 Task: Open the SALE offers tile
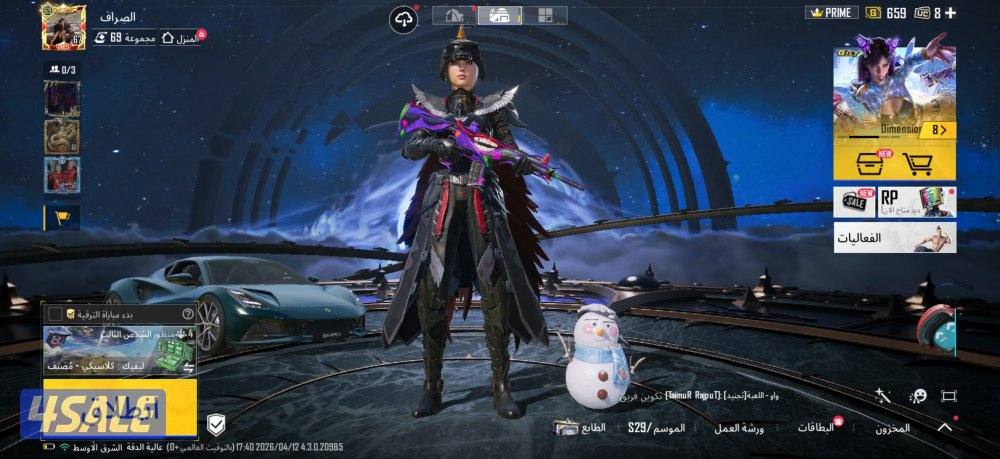click(x=854, y=202)
